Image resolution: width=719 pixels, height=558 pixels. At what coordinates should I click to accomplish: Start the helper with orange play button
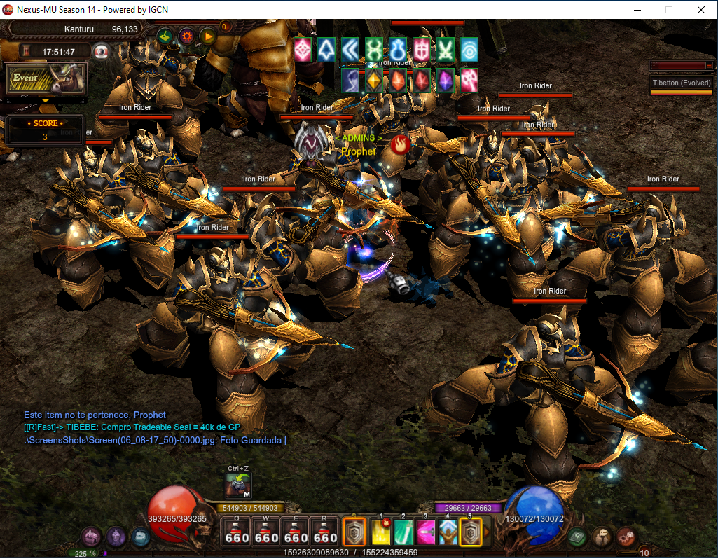(x=209, y=37)
